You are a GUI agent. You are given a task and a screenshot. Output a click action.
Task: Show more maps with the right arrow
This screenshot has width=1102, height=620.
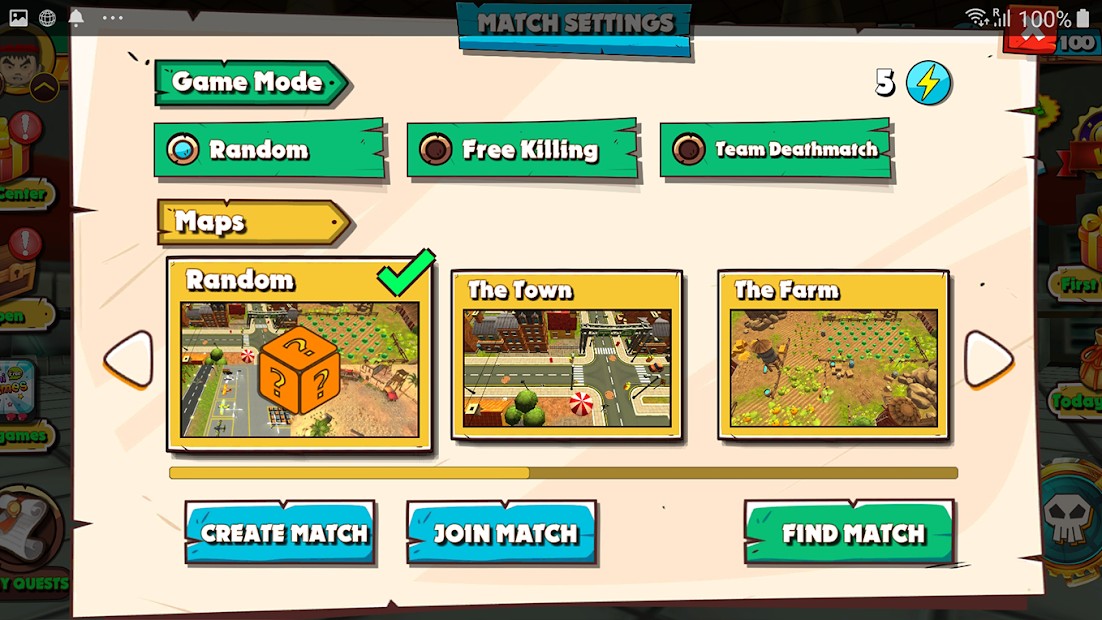click(x=988, y=360)
